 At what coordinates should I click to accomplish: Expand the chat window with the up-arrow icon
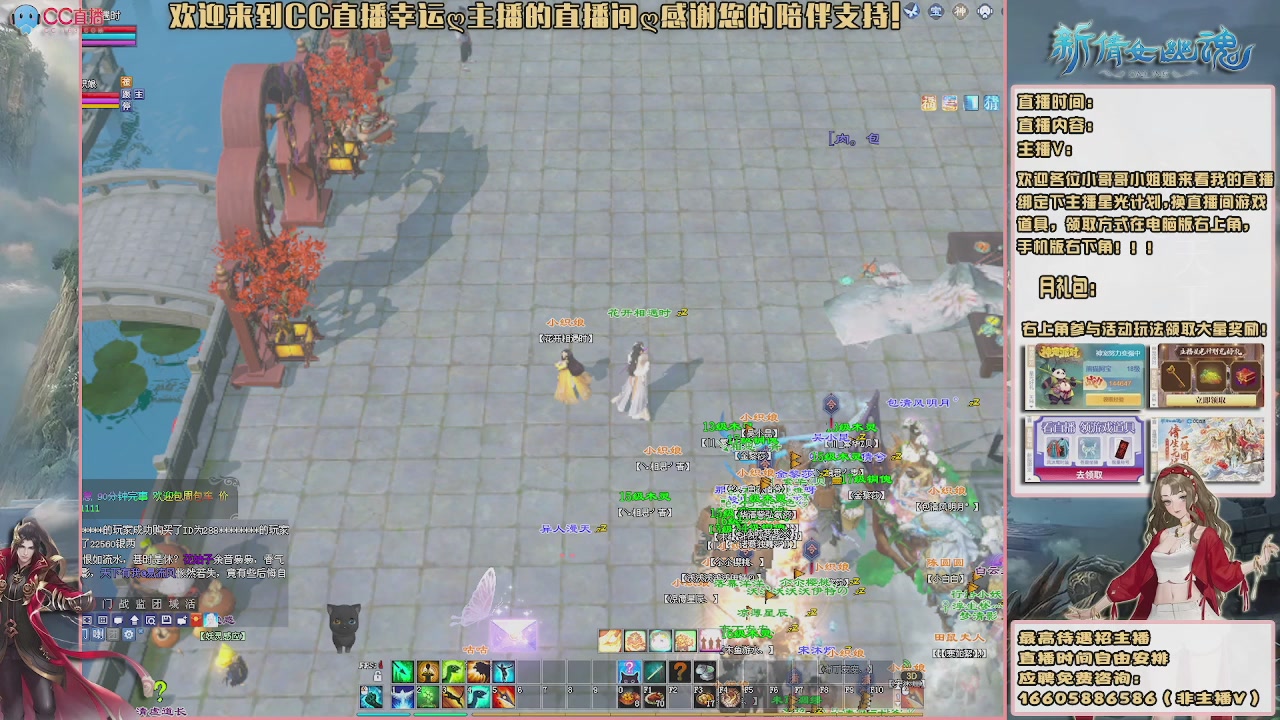coord(134,620)
